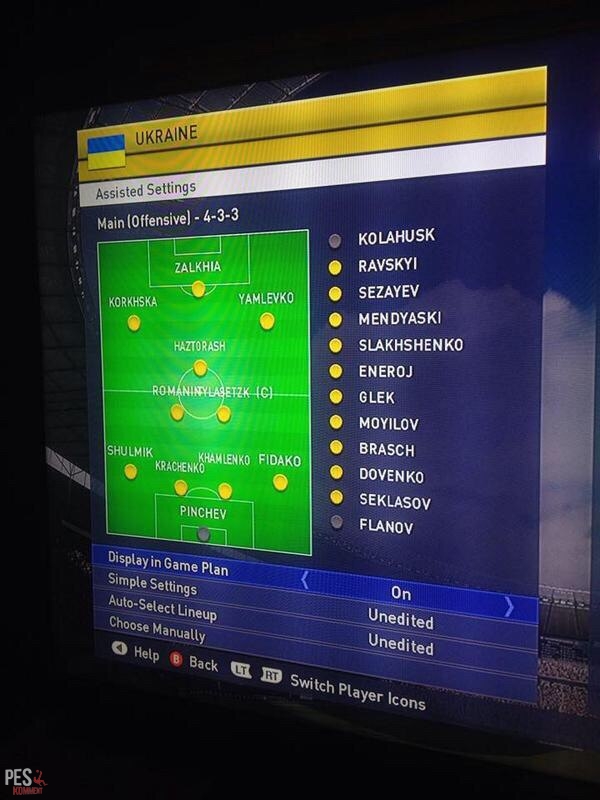Choose DOVENKO in the player list
600x800 pixels.
pyautogui.click(x=391, y=476)
